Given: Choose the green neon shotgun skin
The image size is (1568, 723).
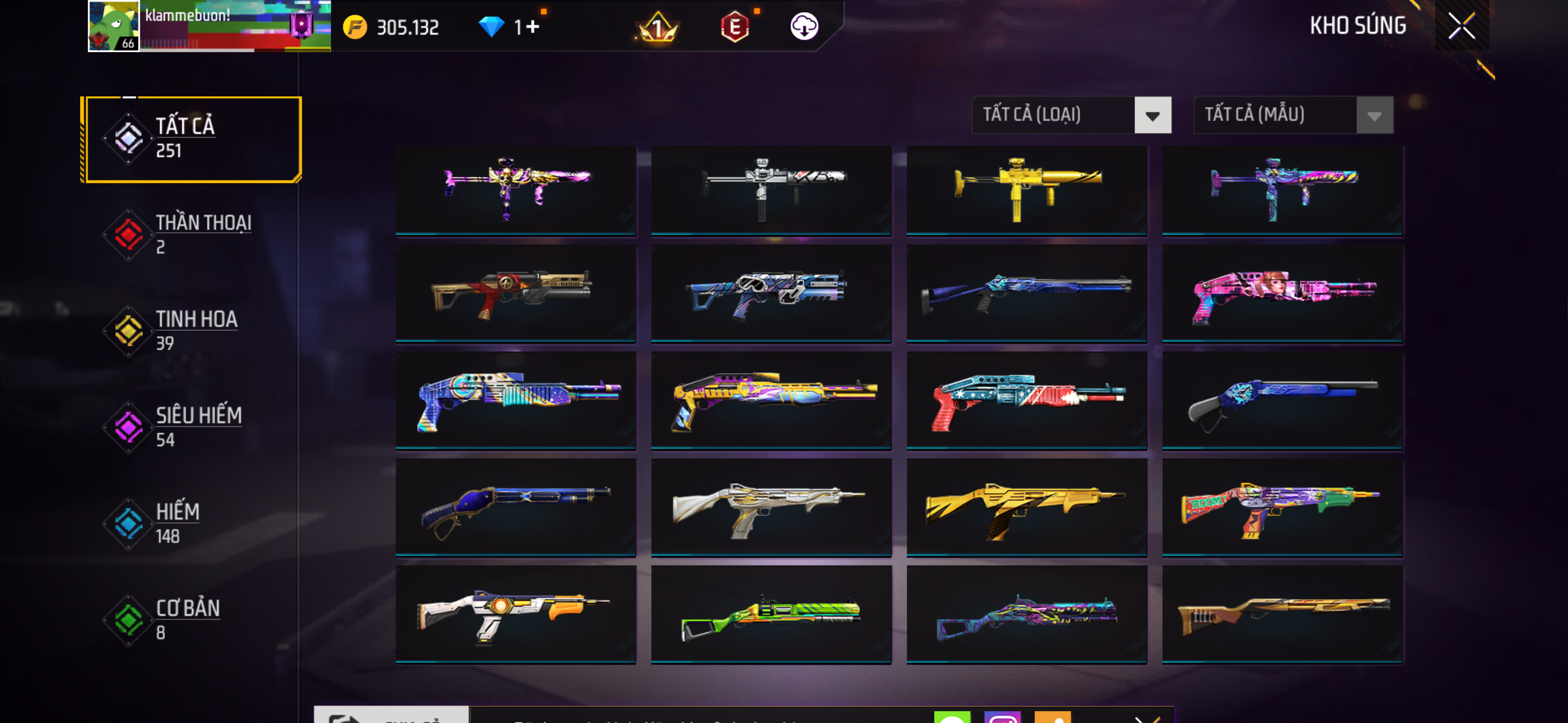Looking at the screenshot, I should (x=771, y=614).
